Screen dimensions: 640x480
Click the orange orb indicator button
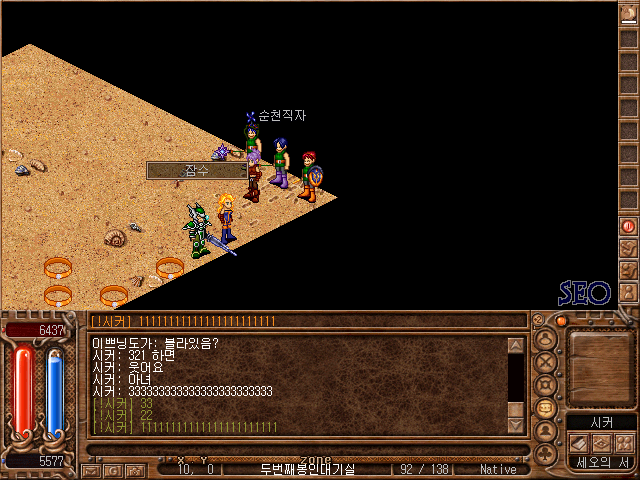562,321
